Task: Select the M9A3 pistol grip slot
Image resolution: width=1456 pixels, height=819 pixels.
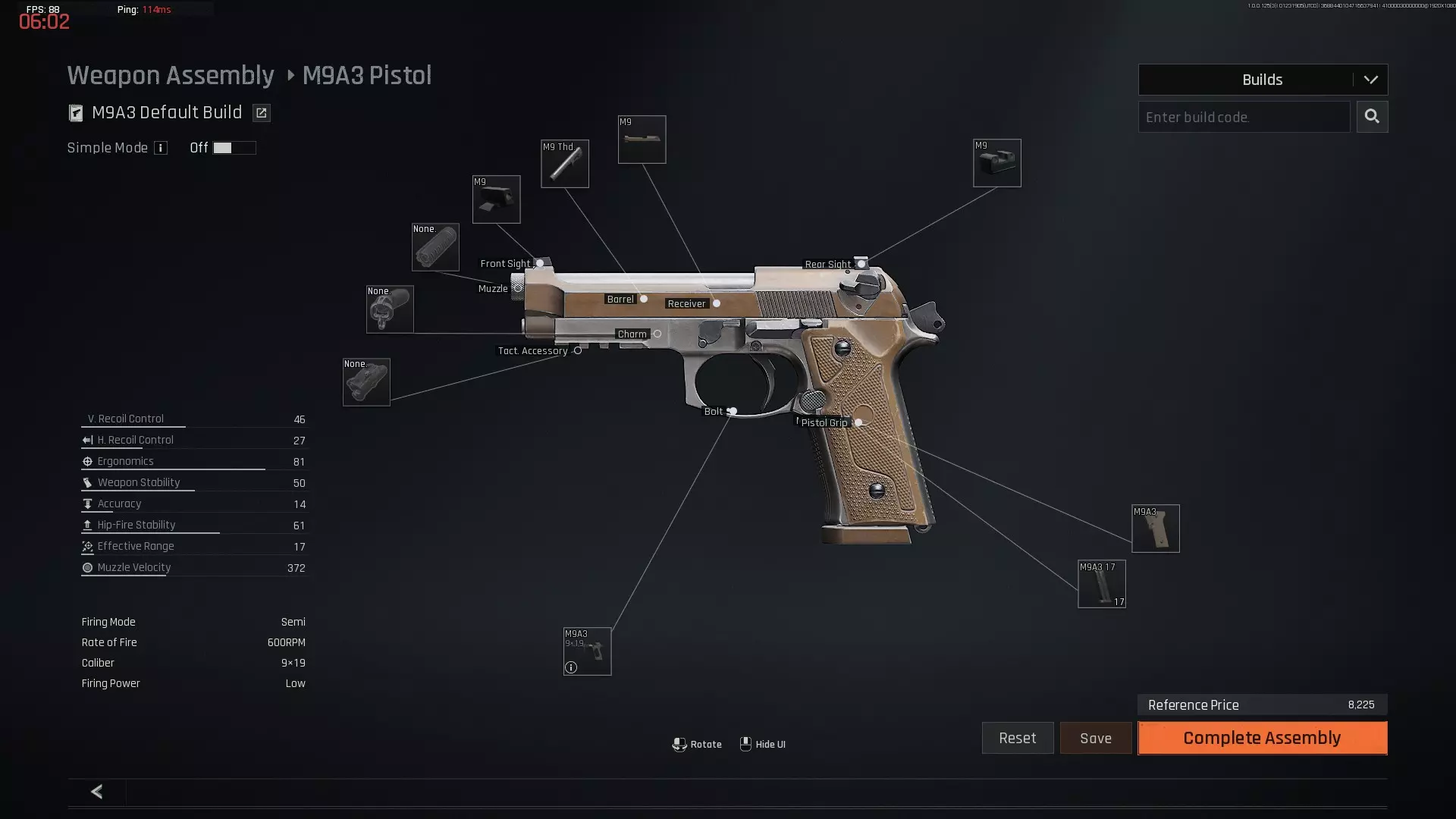Action: click(x=1155, y=529)
